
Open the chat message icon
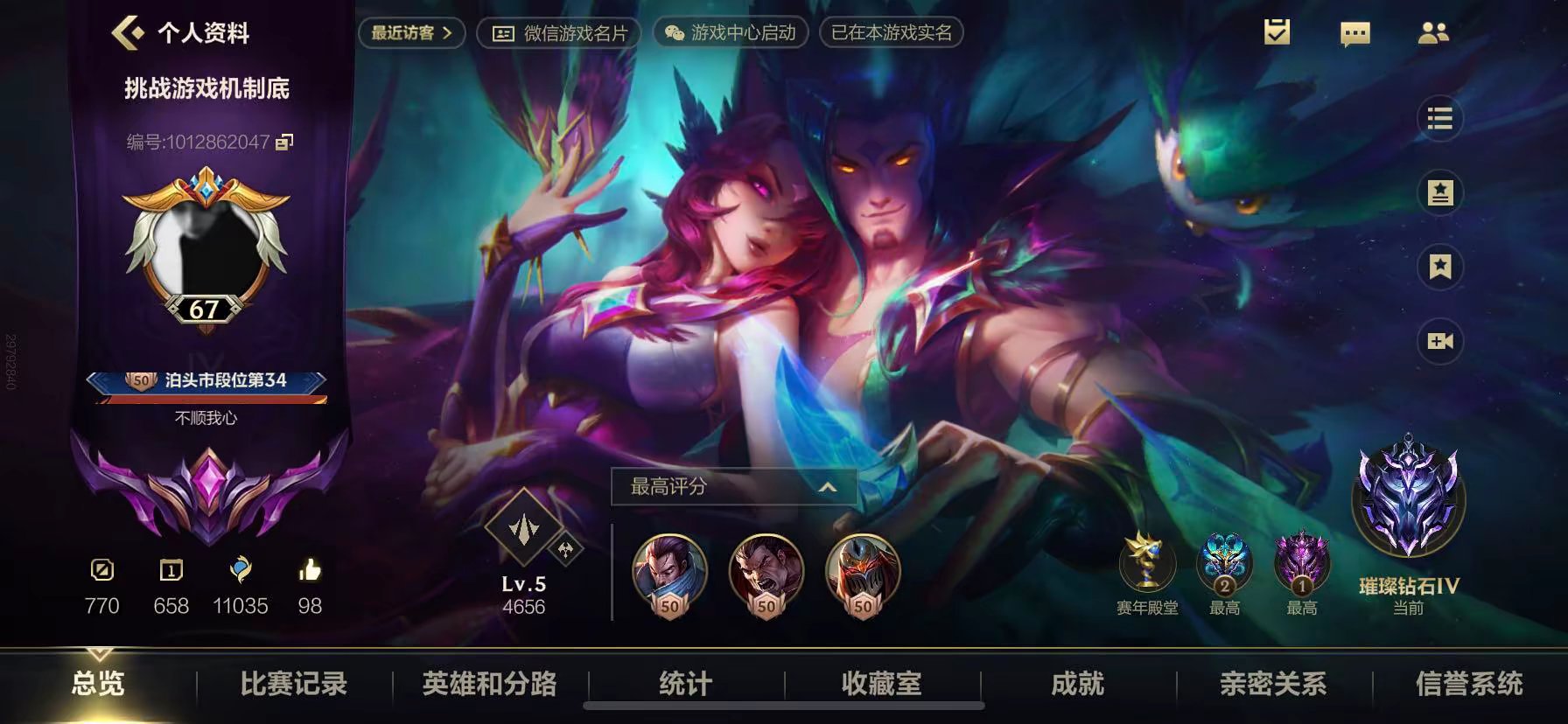point(1354,33)
